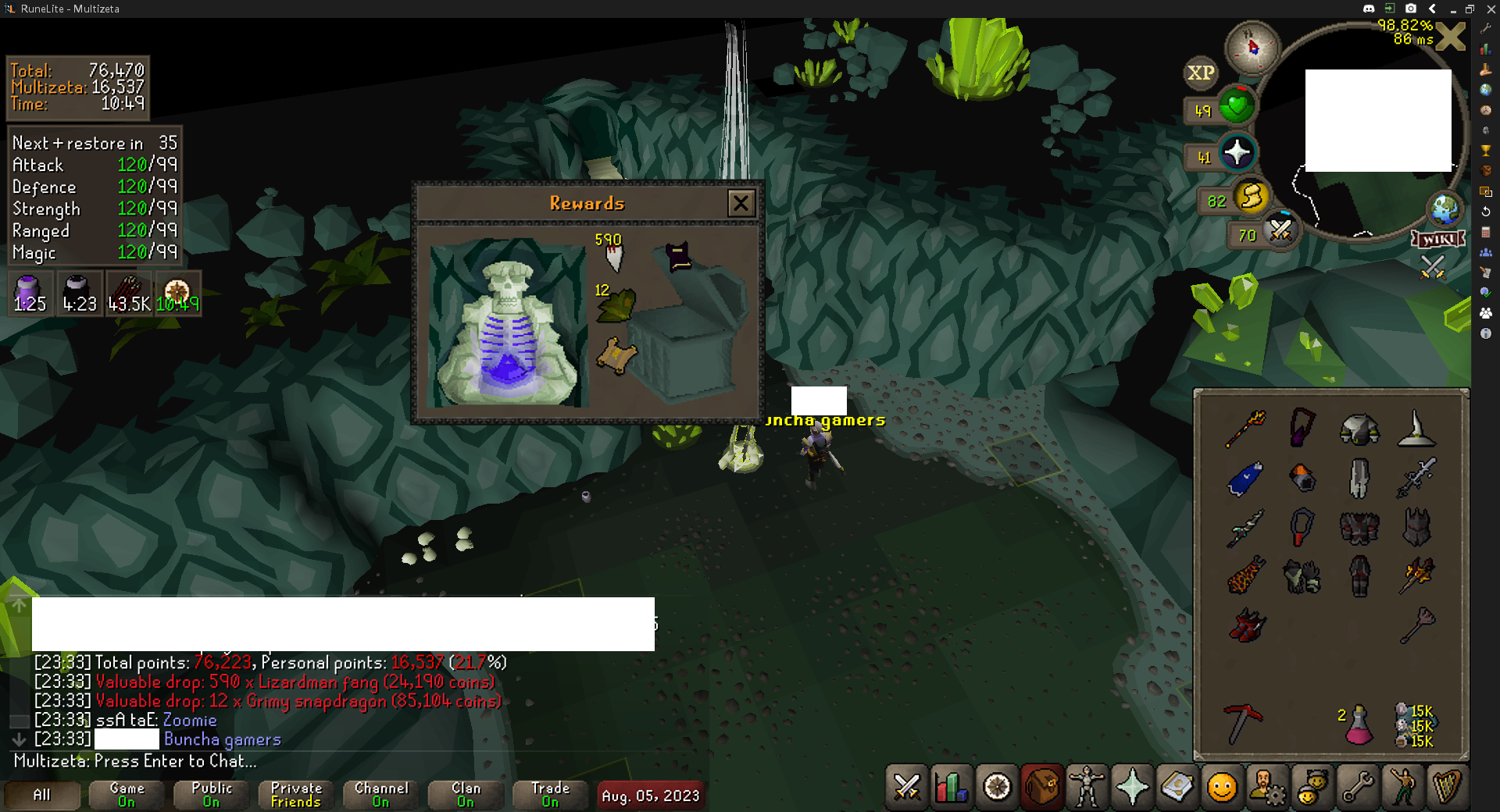This screenshot has width=1500, height=812.
Task: Take the dark tome reward item
Action: coord(677,256)
